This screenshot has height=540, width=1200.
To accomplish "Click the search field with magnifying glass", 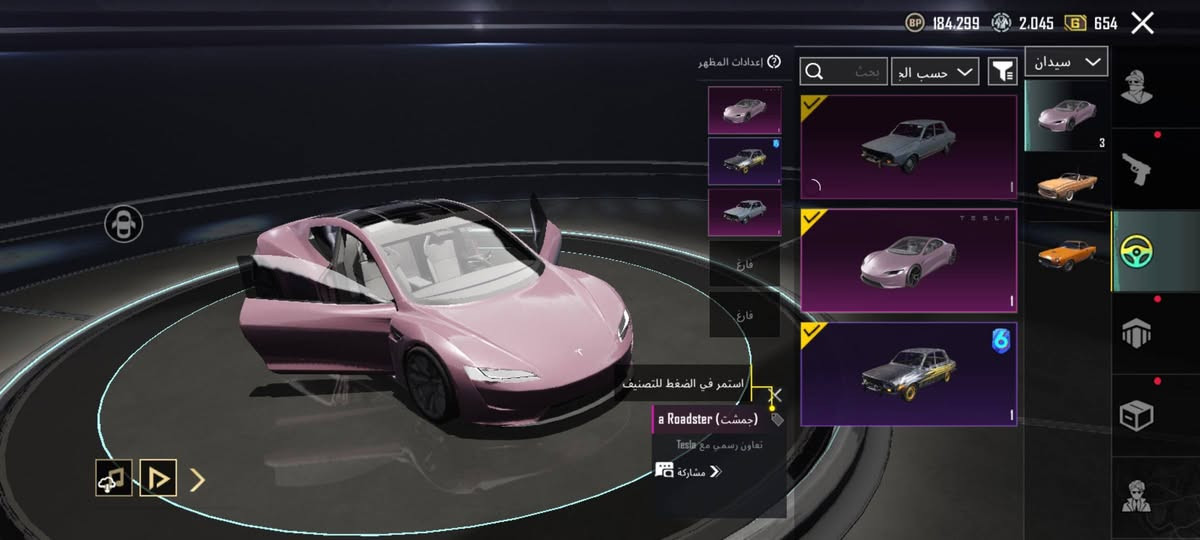I will coord(843,71).
